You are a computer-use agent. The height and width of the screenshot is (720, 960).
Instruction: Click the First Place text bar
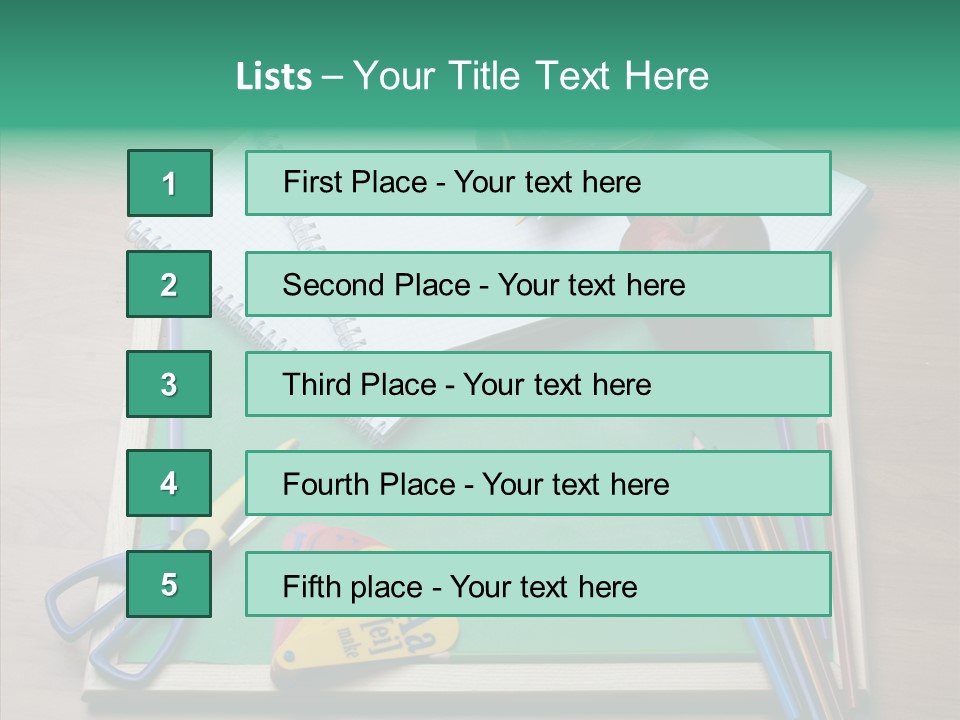coord(538,183)
